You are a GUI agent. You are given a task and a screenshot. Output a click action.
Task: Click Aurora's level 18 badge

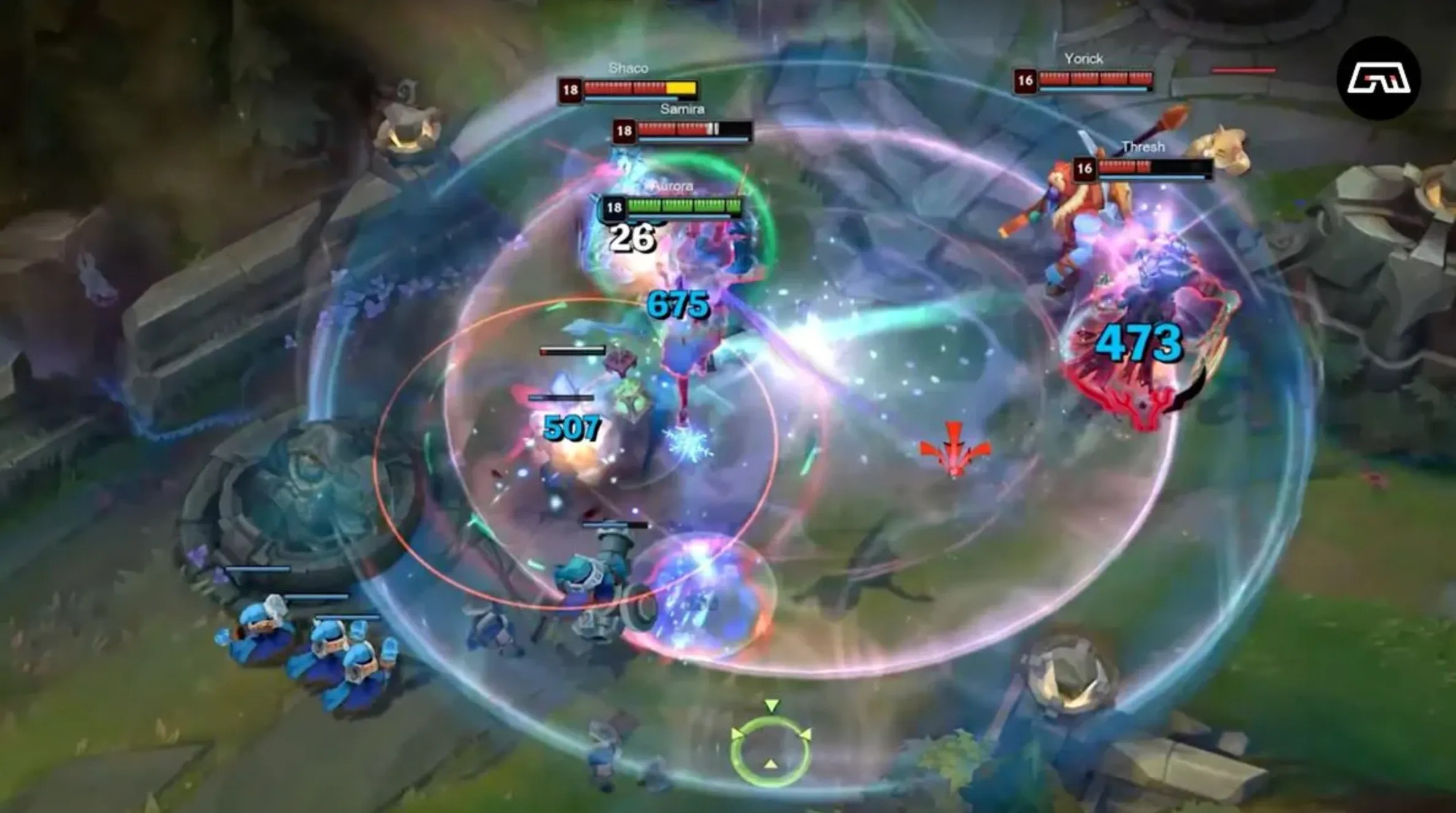pos(613,207)
